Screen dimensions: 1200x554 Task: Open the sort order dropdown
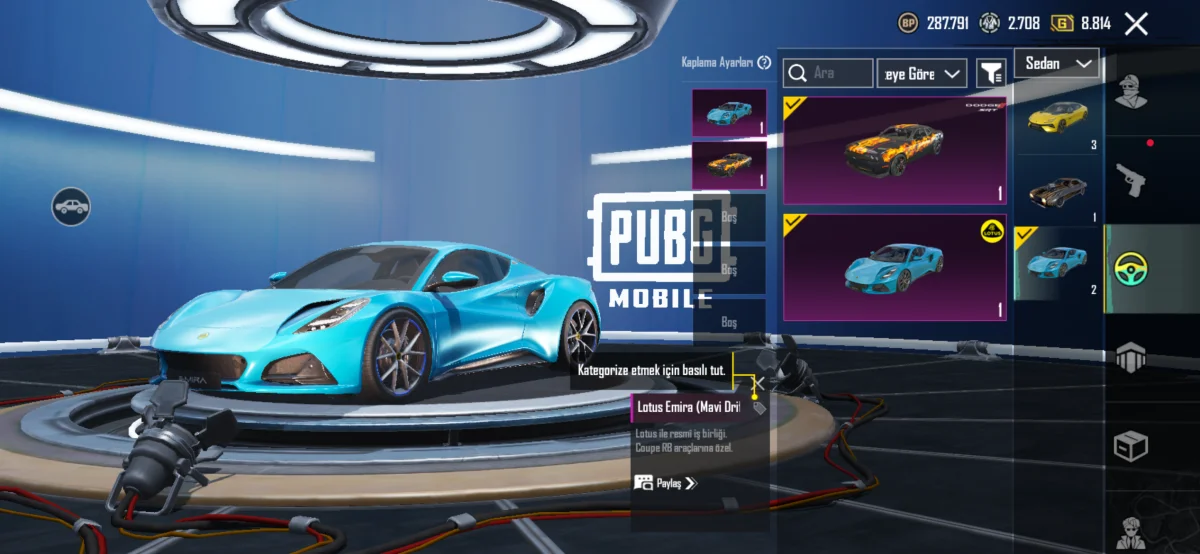[922, 73]
